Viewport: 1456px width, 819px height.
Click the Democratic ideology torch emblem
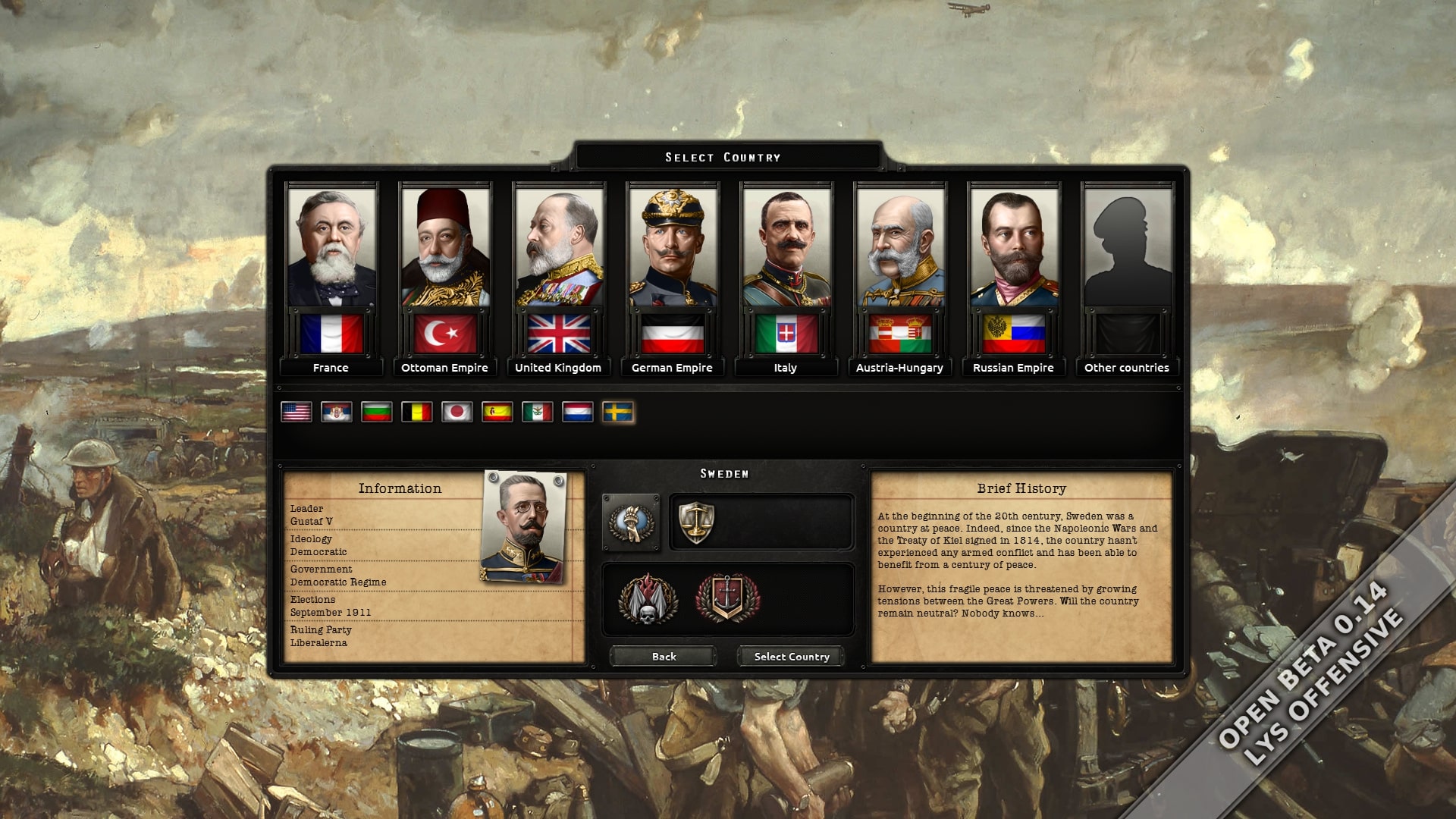pos(633,523)
